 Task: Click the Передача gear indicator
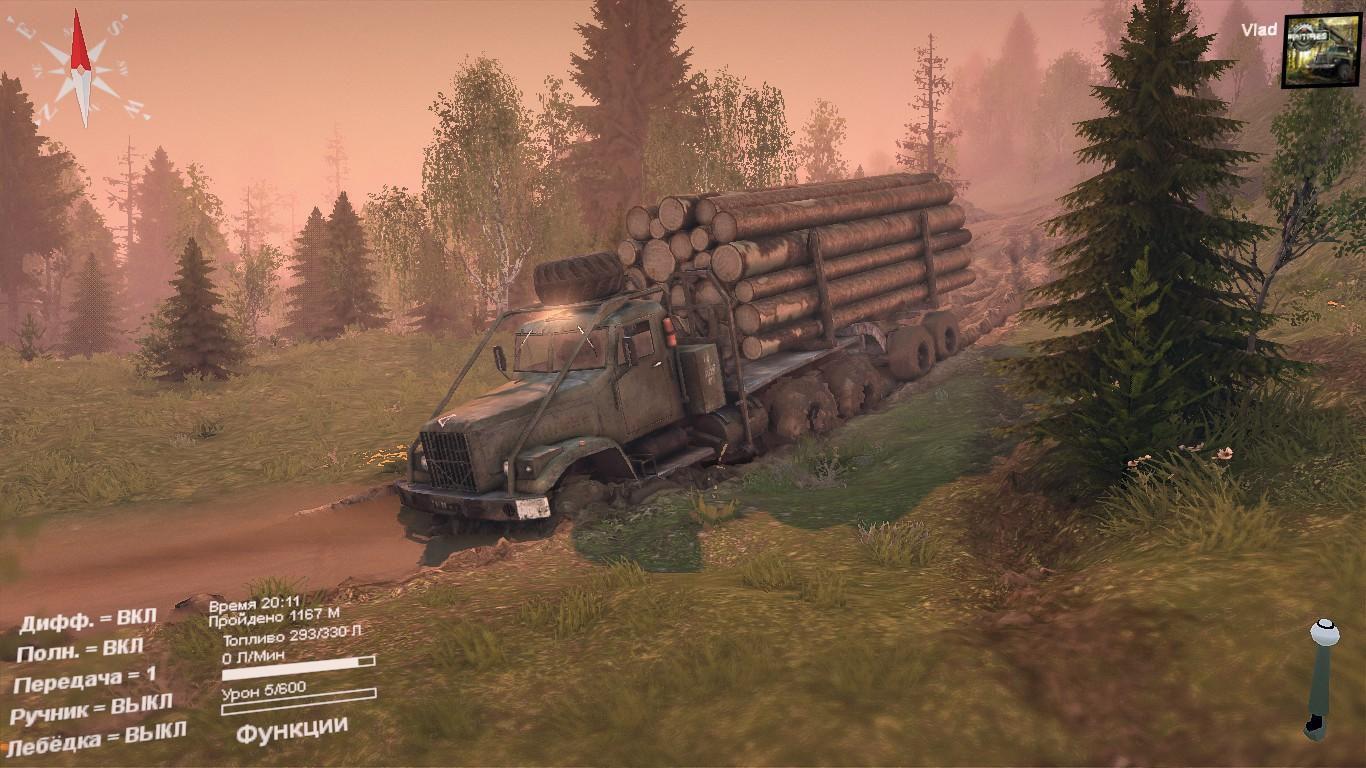coord(85,680)
